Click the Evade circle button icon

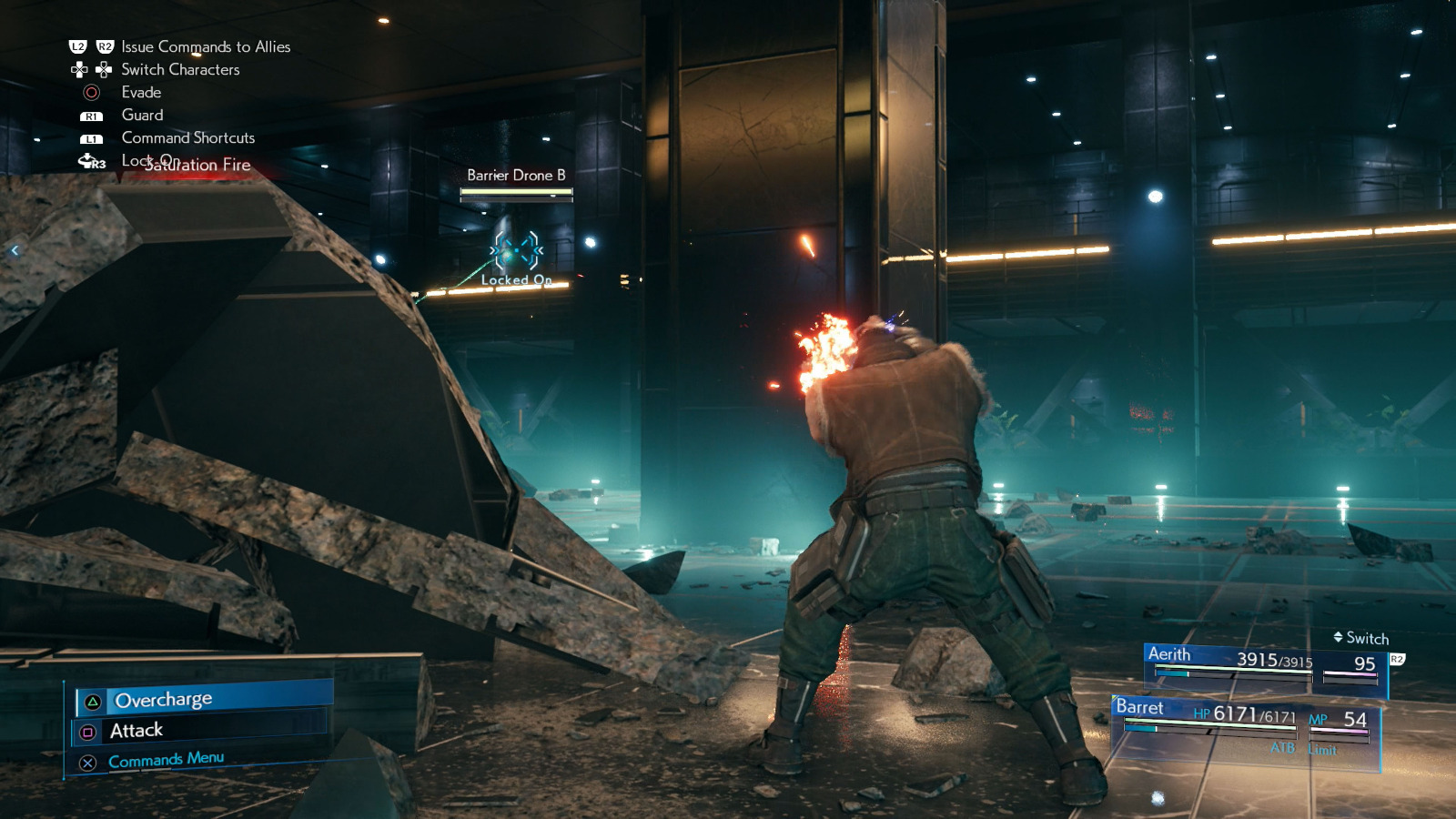tap(89, 92)
